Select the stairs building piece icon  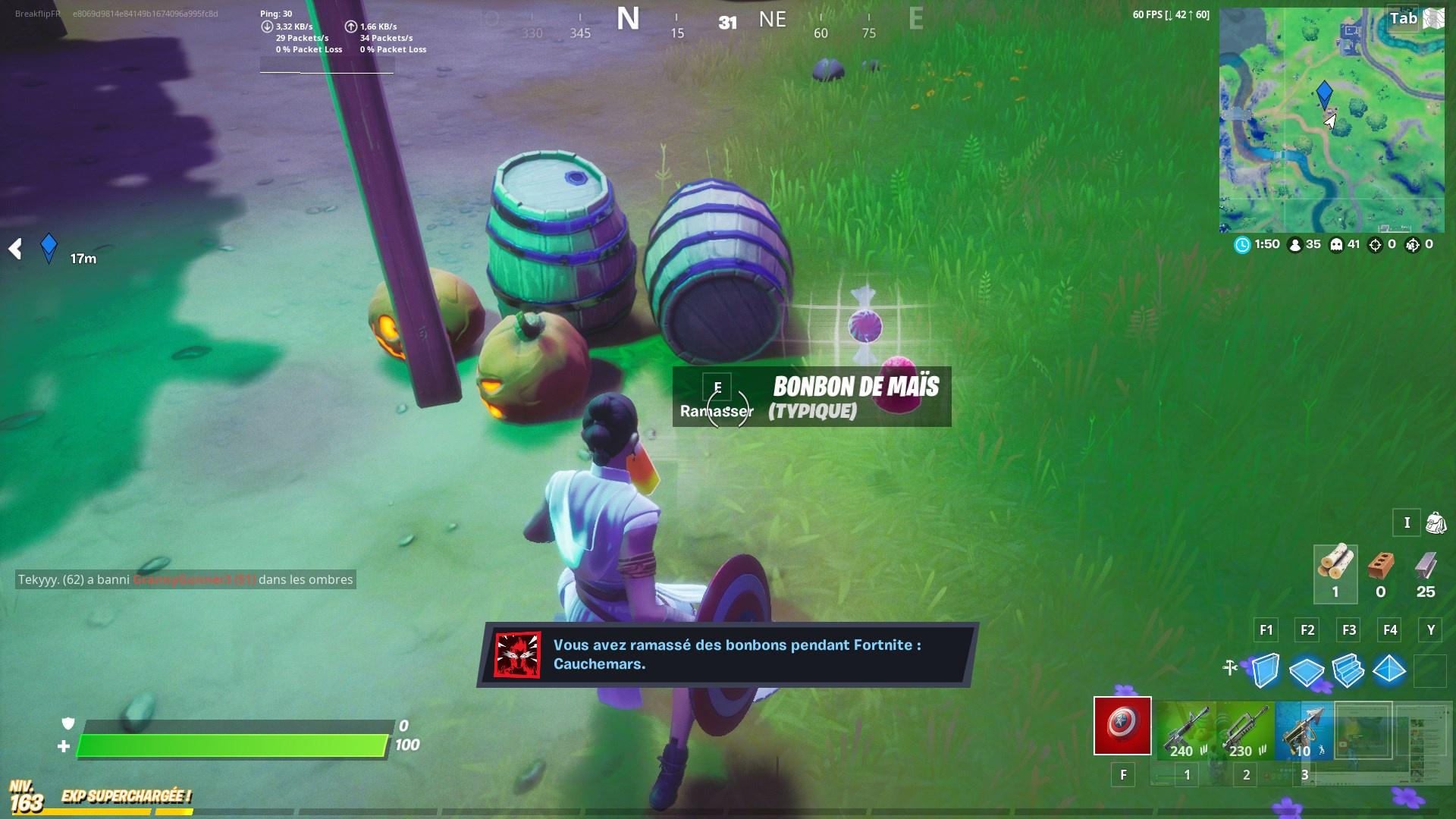click(x=1350, y=671)
